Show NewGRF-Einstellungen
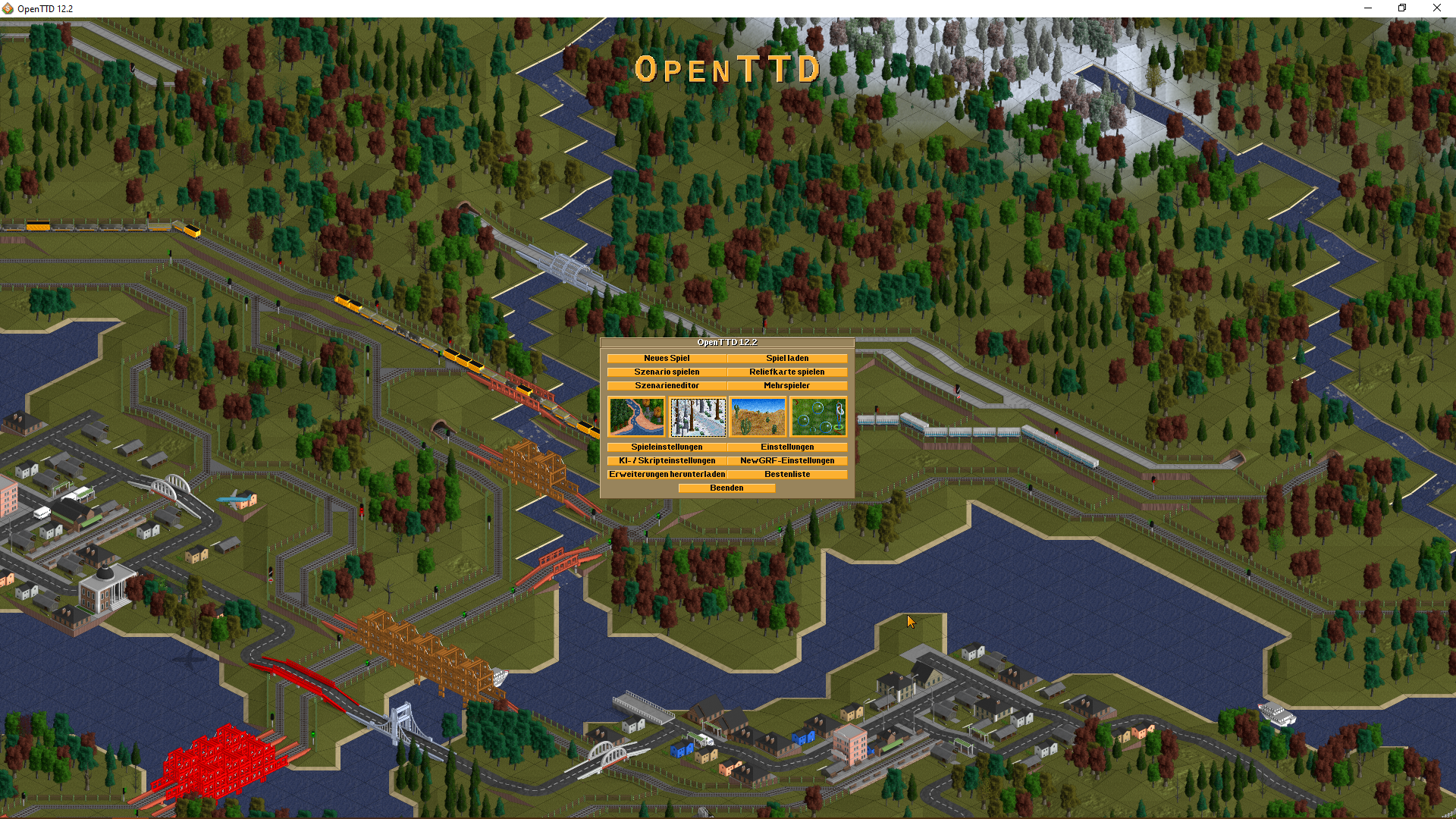Viewport: 1456px width, 819px height. tap(787, 460)
